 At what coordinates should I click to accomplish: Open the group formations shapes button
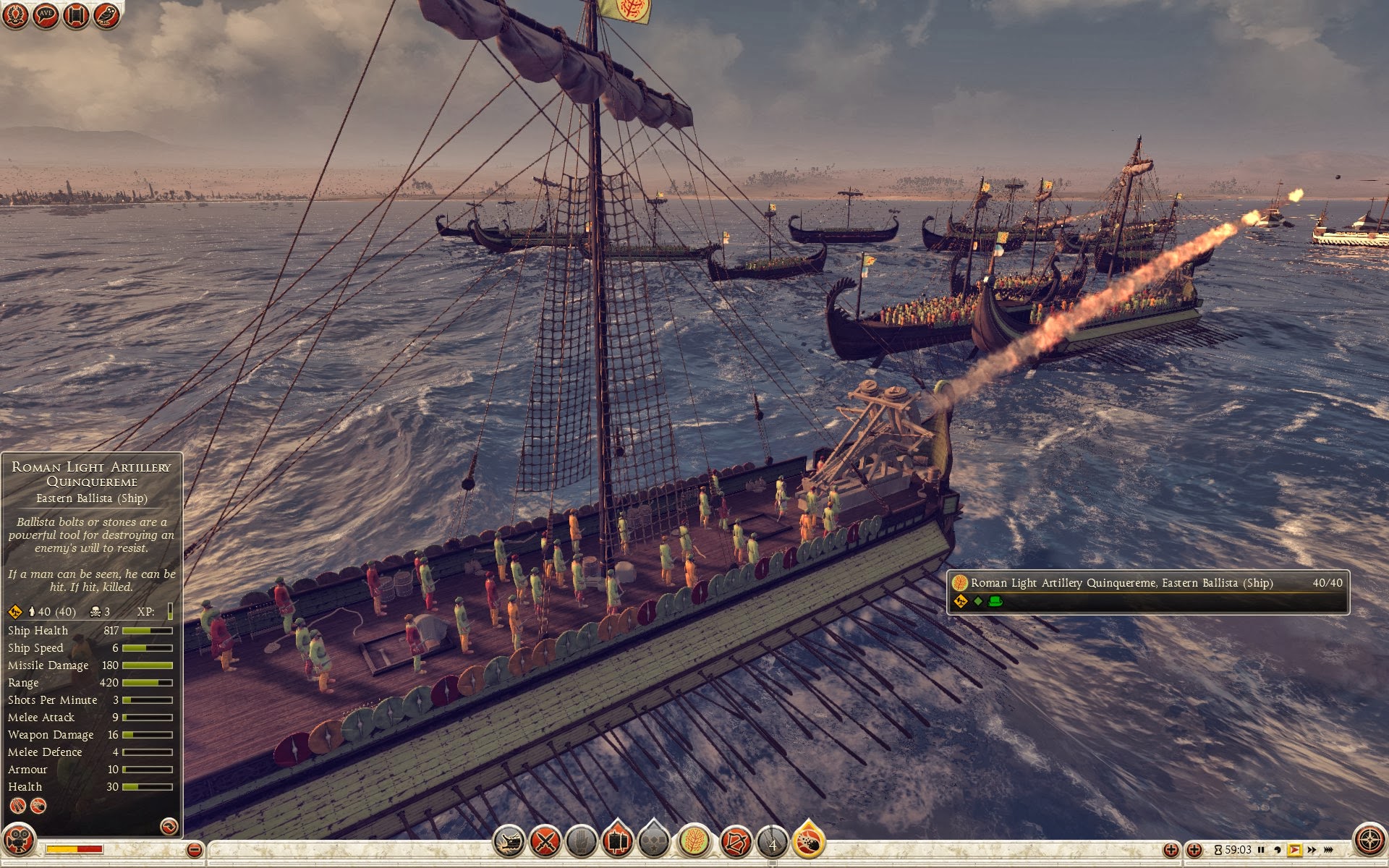pyautogui.click(x=654, y=841)
